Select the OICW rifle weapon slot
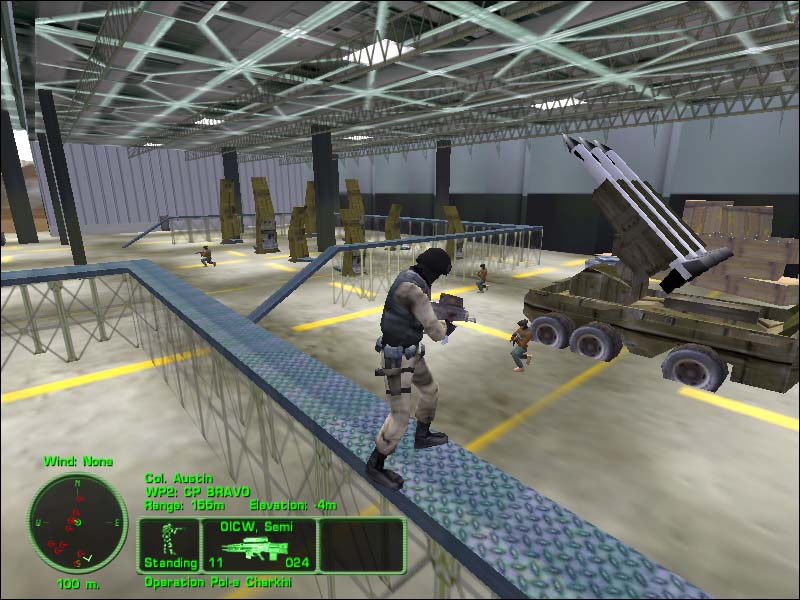 260,545
